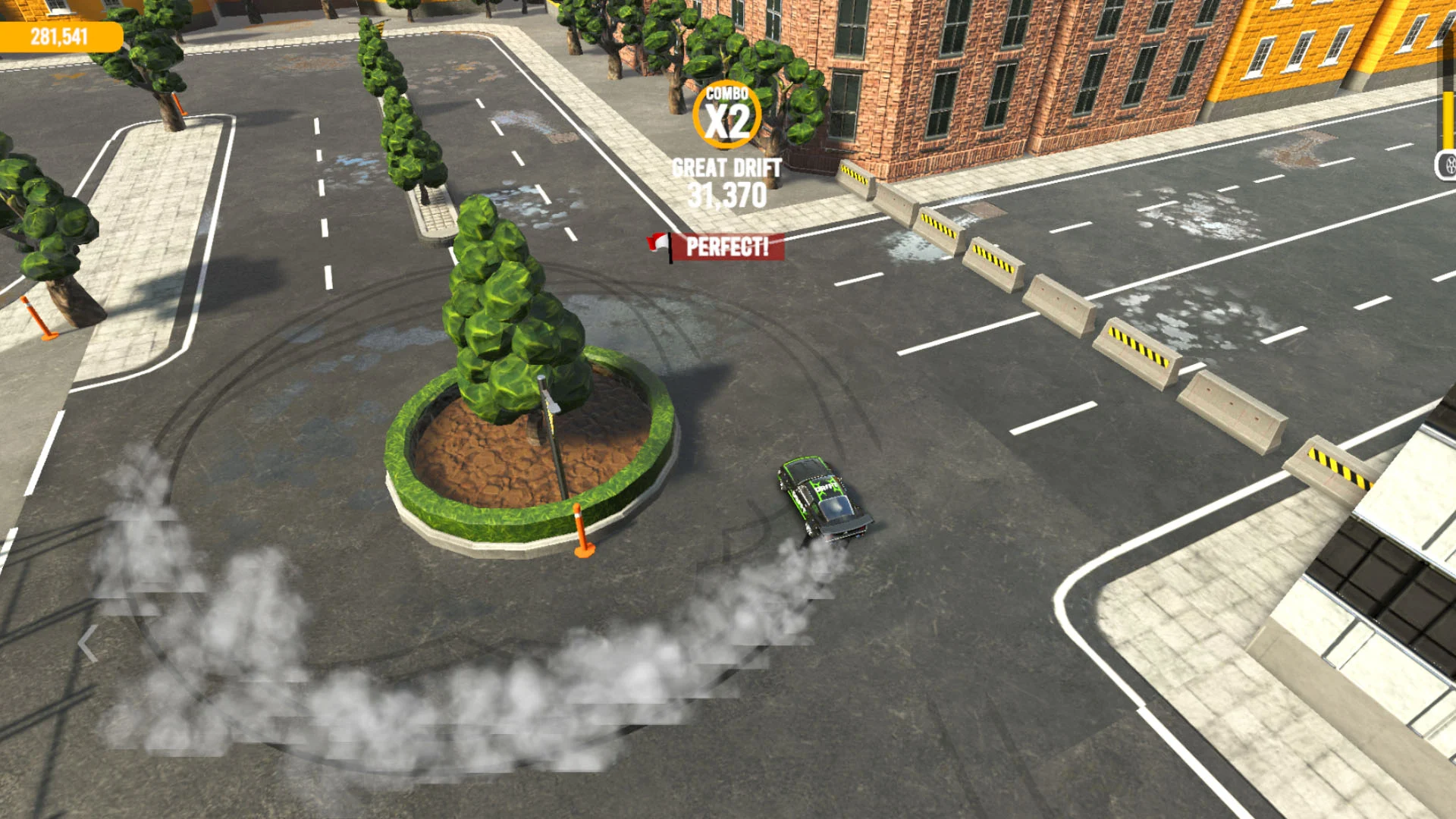Click the tire wheel icon on right edge
The image size is (1456, 819).
[x=1447, y=165]
